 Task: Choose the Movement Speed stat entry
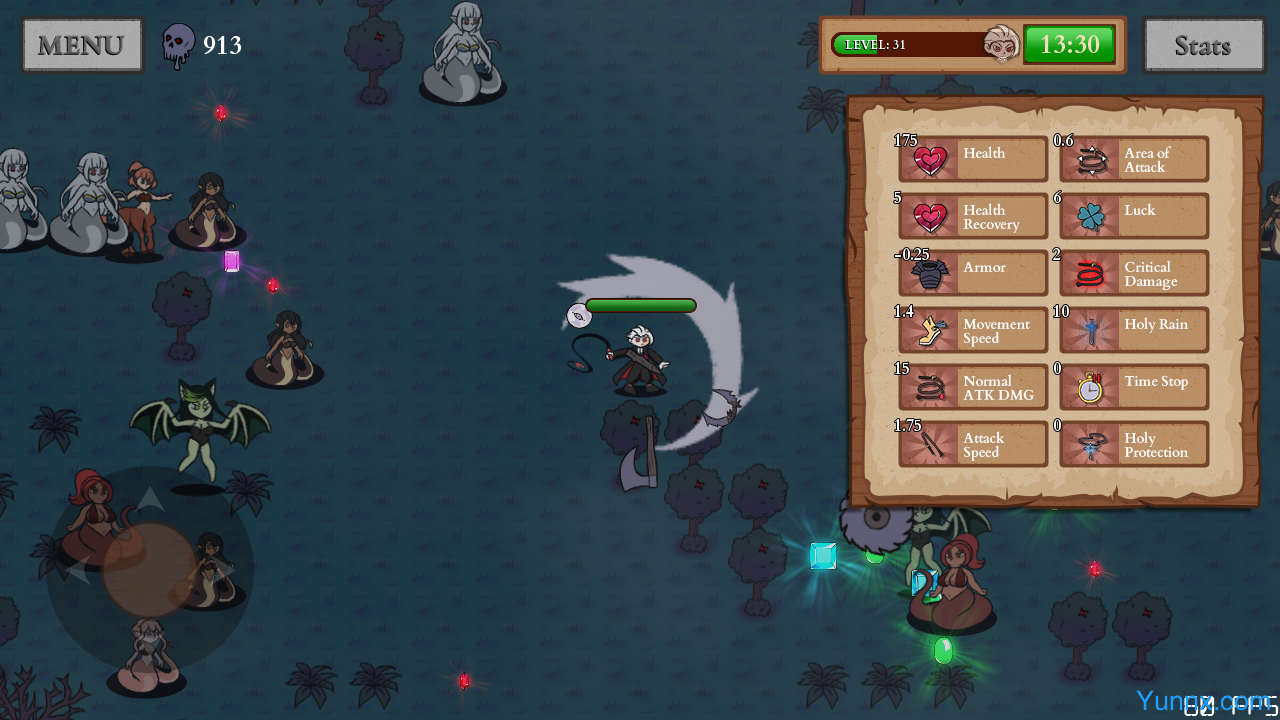pos(973,330)
